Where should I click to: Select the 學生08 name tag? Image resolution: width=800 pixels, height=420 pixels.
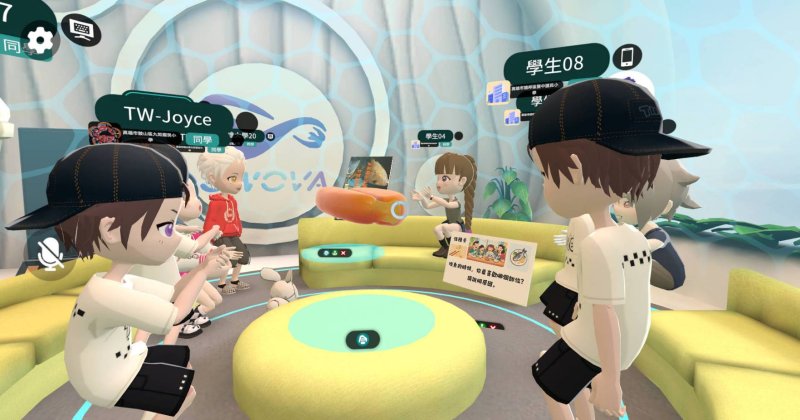pos(556,65)
